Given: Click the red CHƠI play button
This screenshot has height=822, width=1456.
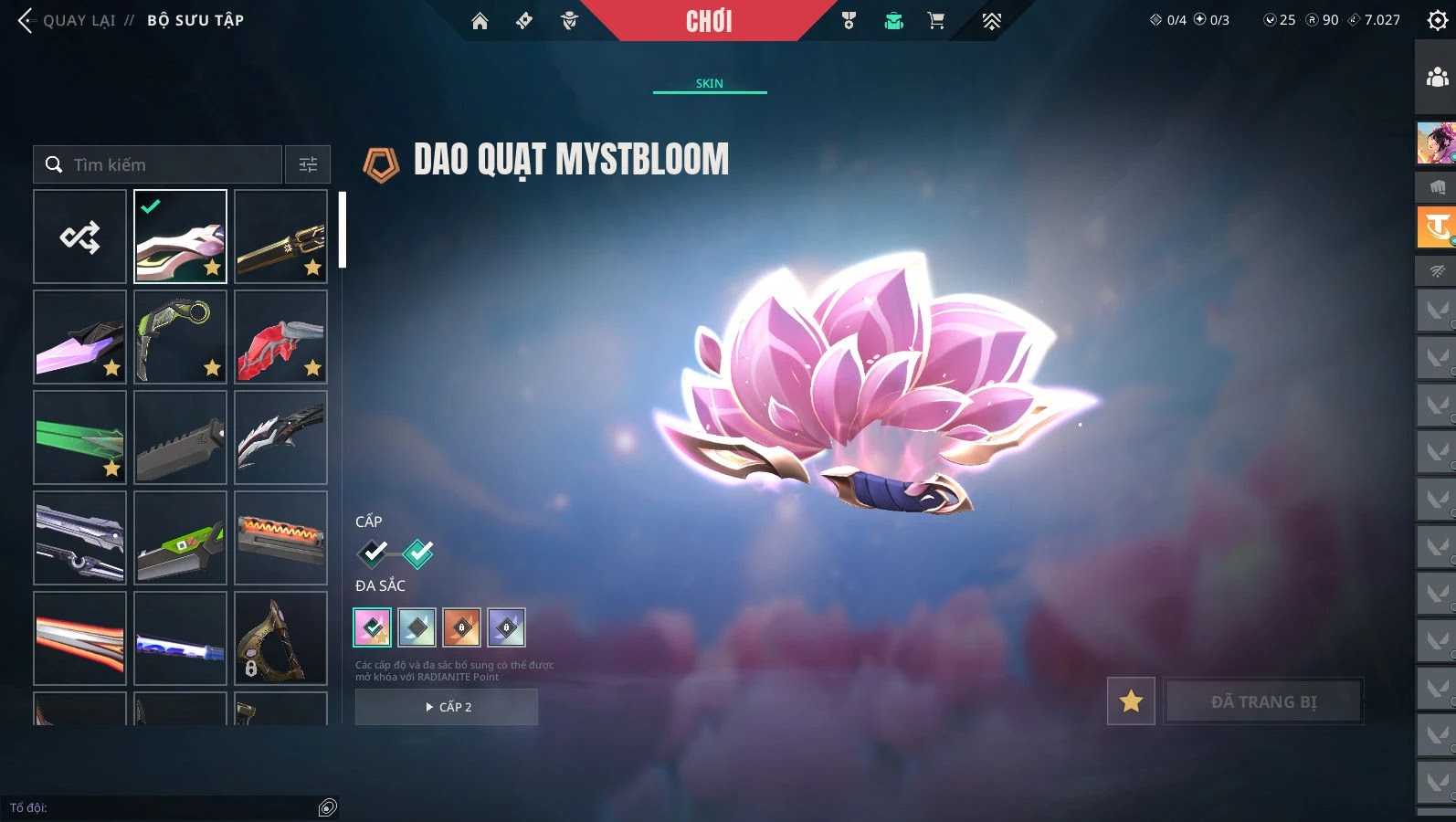Looking at the screenshot, I should [x=709, y=21].
